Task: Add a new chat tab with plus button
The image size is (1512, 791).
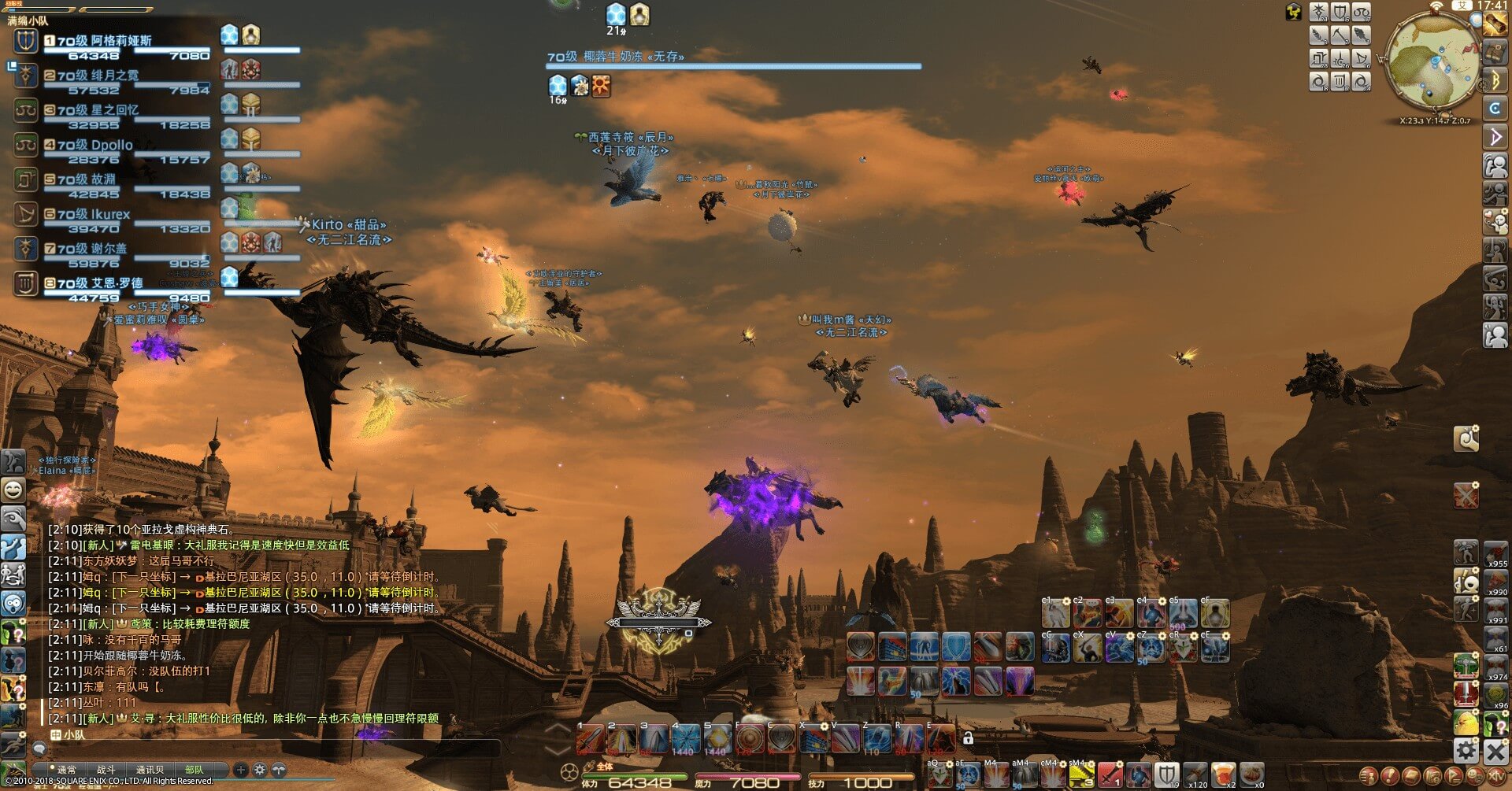Action: tap(241, 770)
